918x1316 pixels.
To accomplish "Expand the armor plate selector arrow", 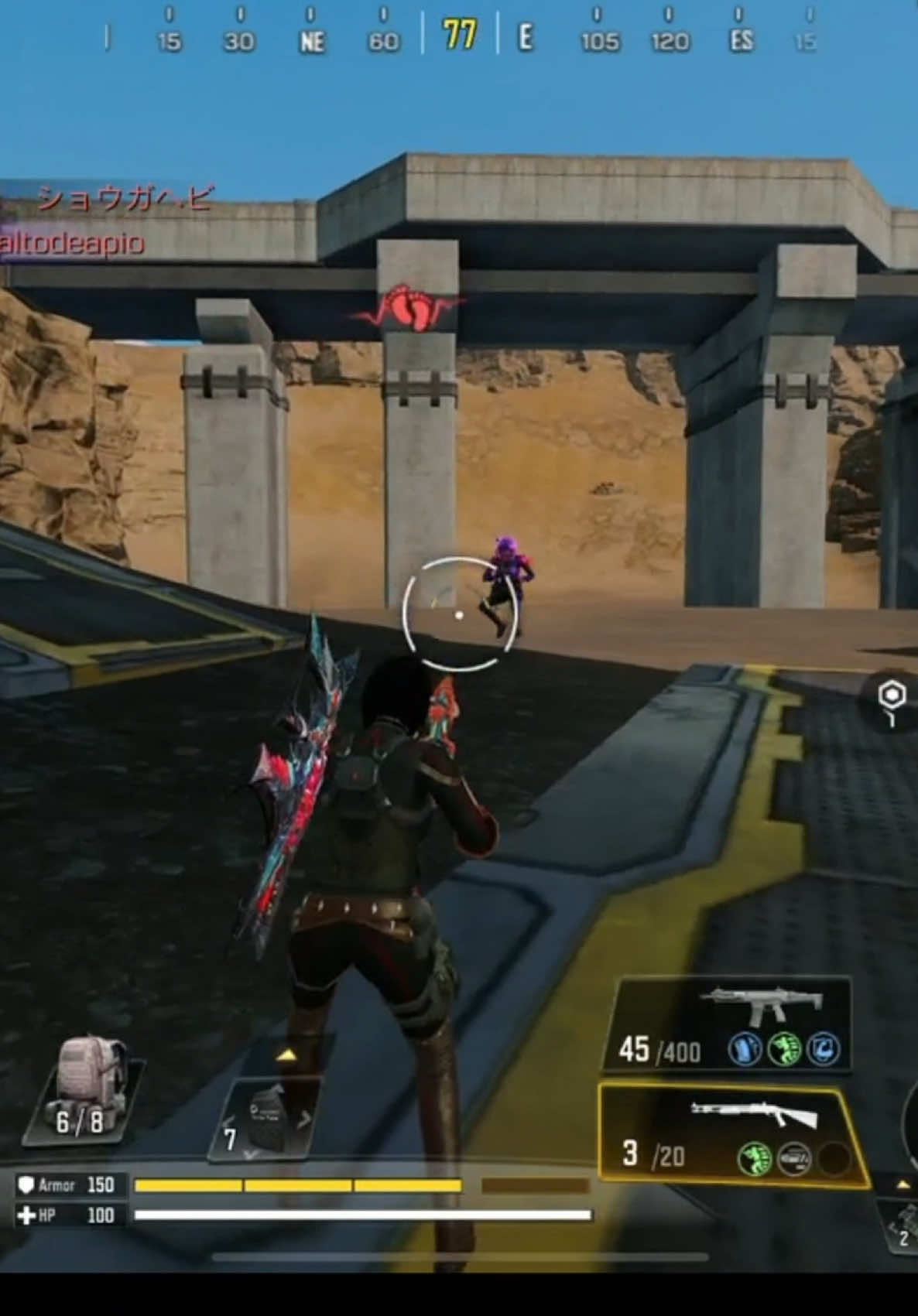I will click(286, 1055).
